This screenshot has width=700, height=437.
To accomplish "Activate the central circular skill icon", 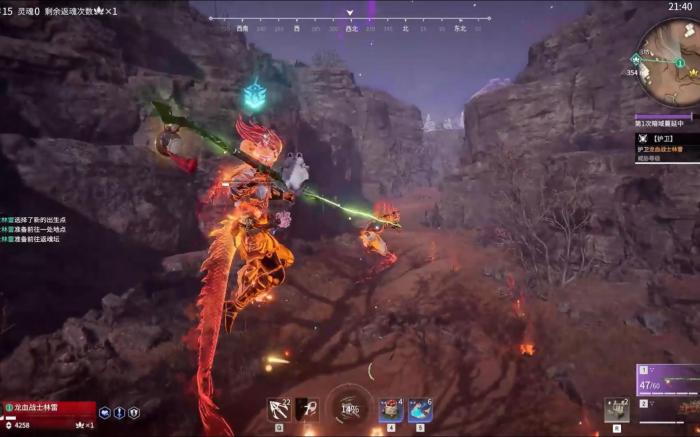I will click(349, 408).
